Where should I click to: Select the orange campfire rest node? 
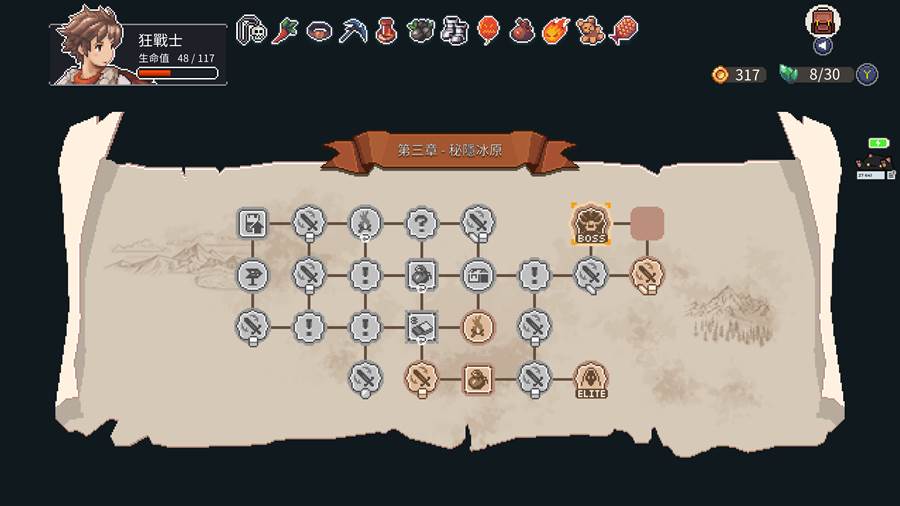tap(477, 326)
